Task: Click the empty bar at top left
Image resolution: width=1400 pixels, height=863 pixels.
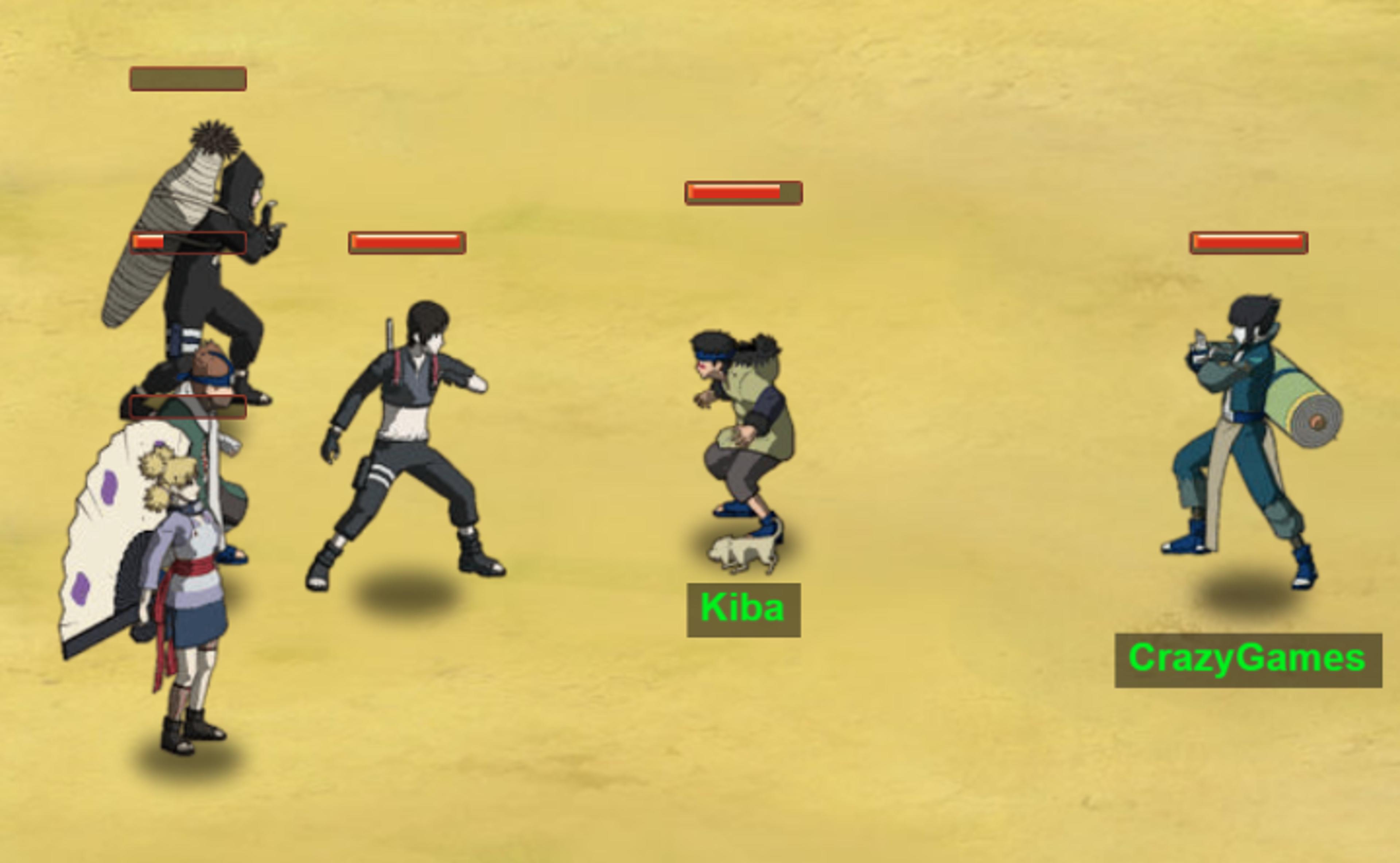Action: point(188,79)
